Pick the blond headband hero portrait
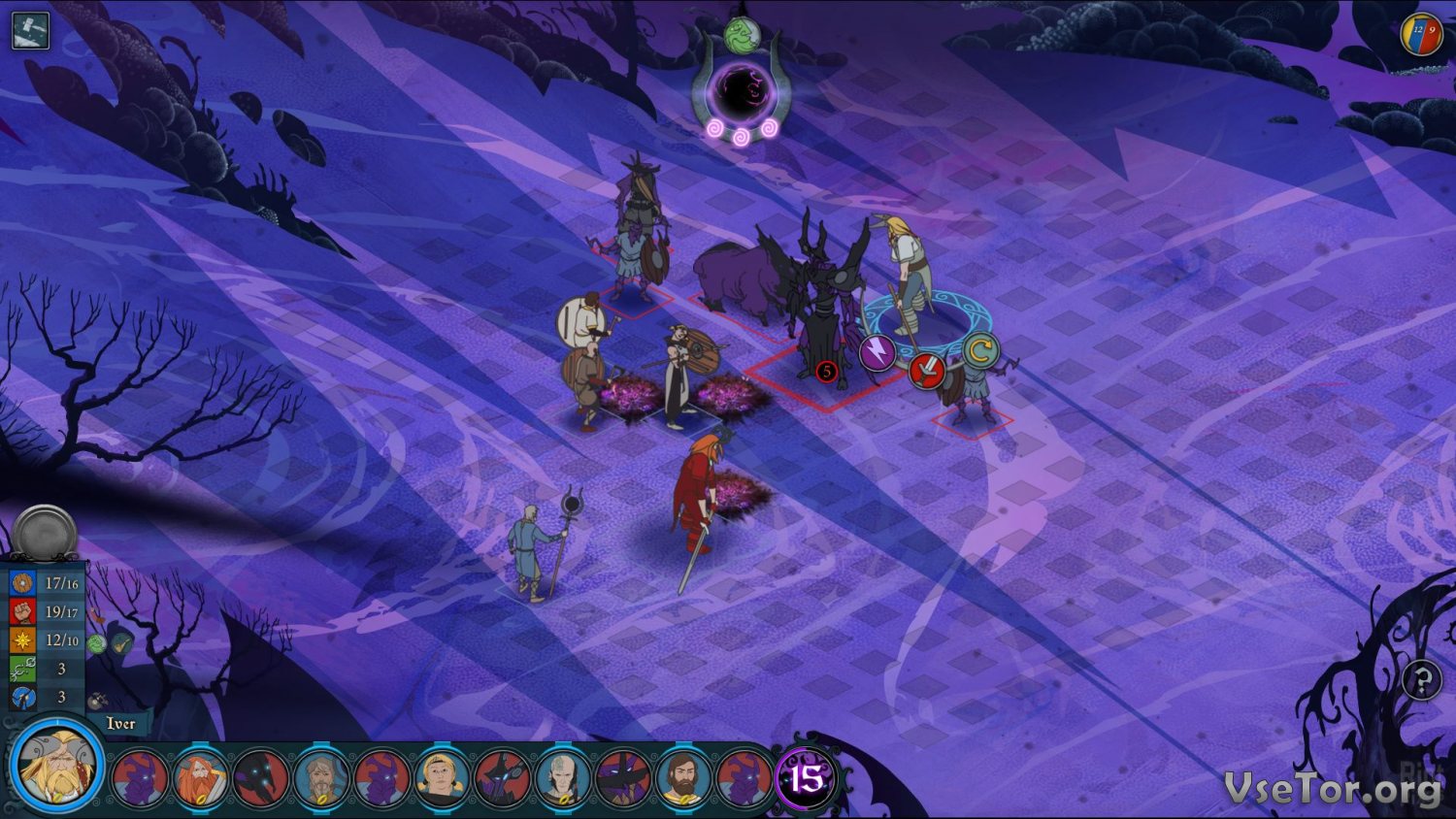The height and width of the screenshot is (819, 1456). [x=442, y=778]
